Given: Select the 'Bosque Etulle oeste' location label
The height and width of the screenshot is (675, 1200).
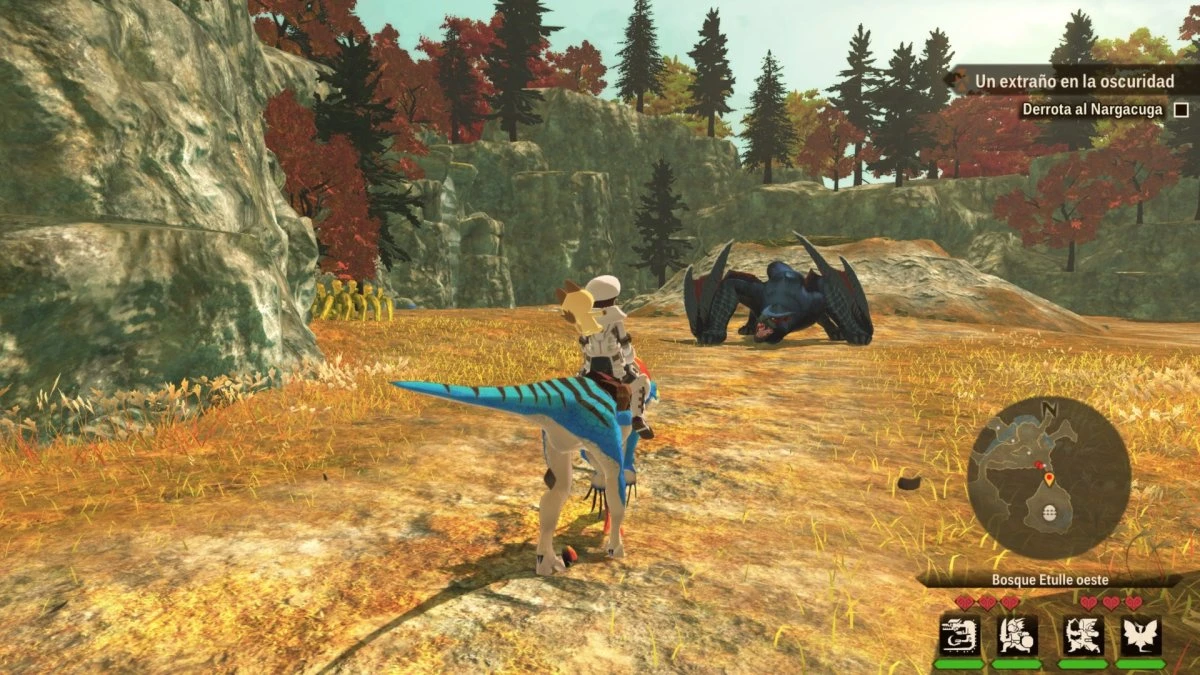Looking at the screenshot, I should point(1049,580).
